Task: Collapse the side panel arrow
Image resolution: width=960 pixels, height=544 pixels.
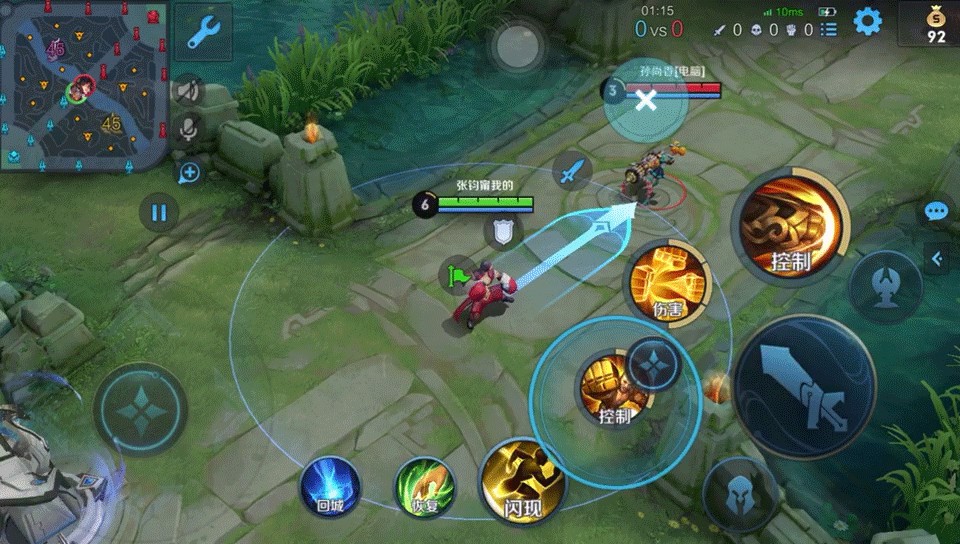Action: [937, 258]
